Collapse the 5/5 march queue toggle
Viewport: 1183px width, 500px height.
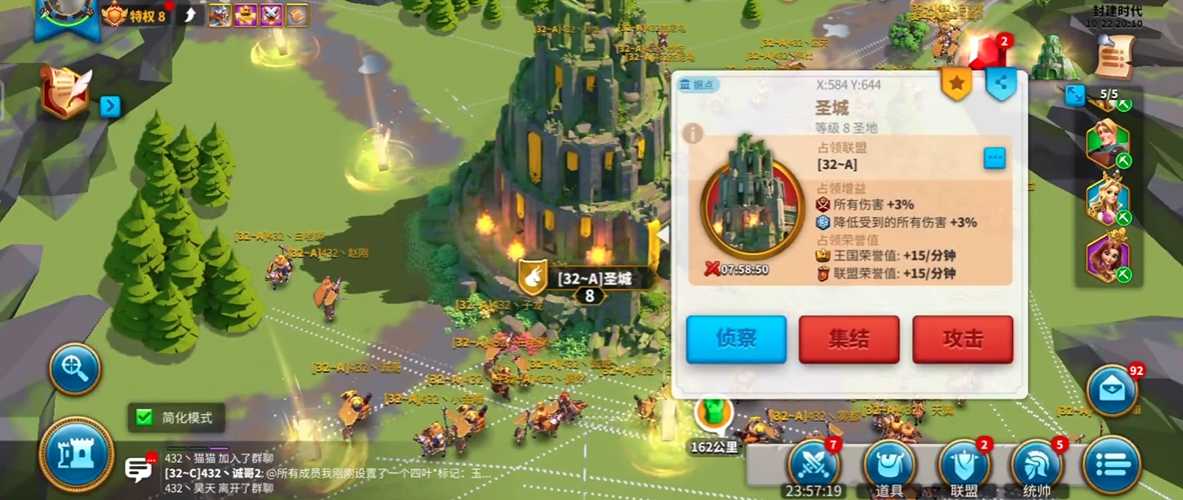coord(1075,95)
